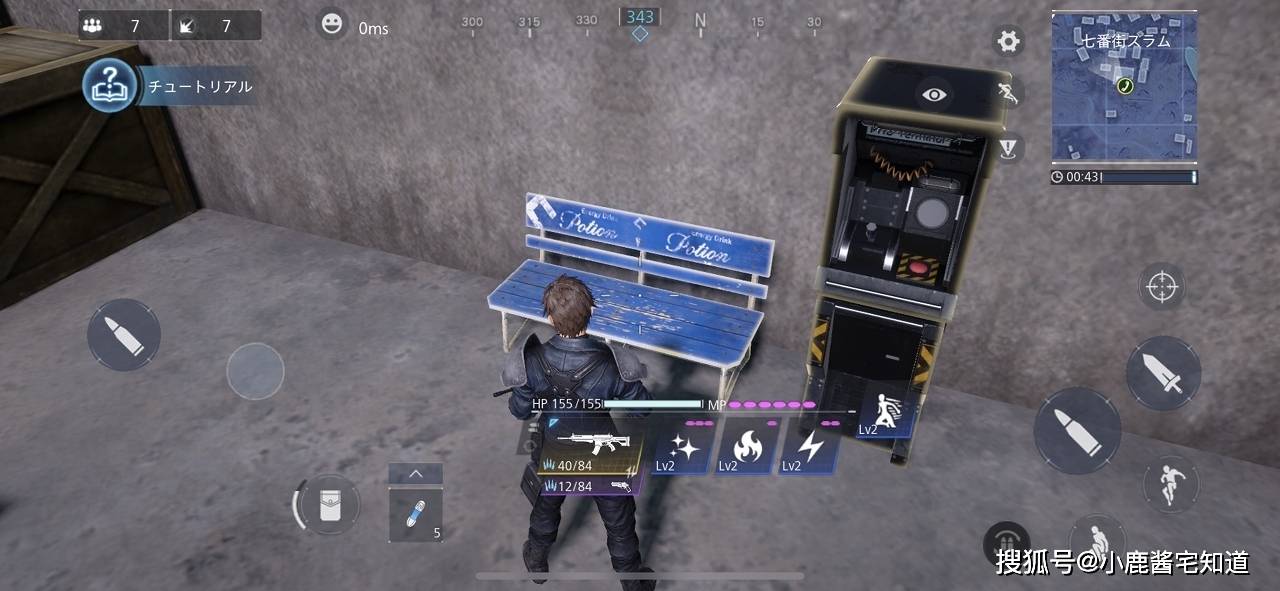Screen dimensions: 1280x591
Task: Toggle the running figure auto-run icon
Action: click(x=1008, y=94)
